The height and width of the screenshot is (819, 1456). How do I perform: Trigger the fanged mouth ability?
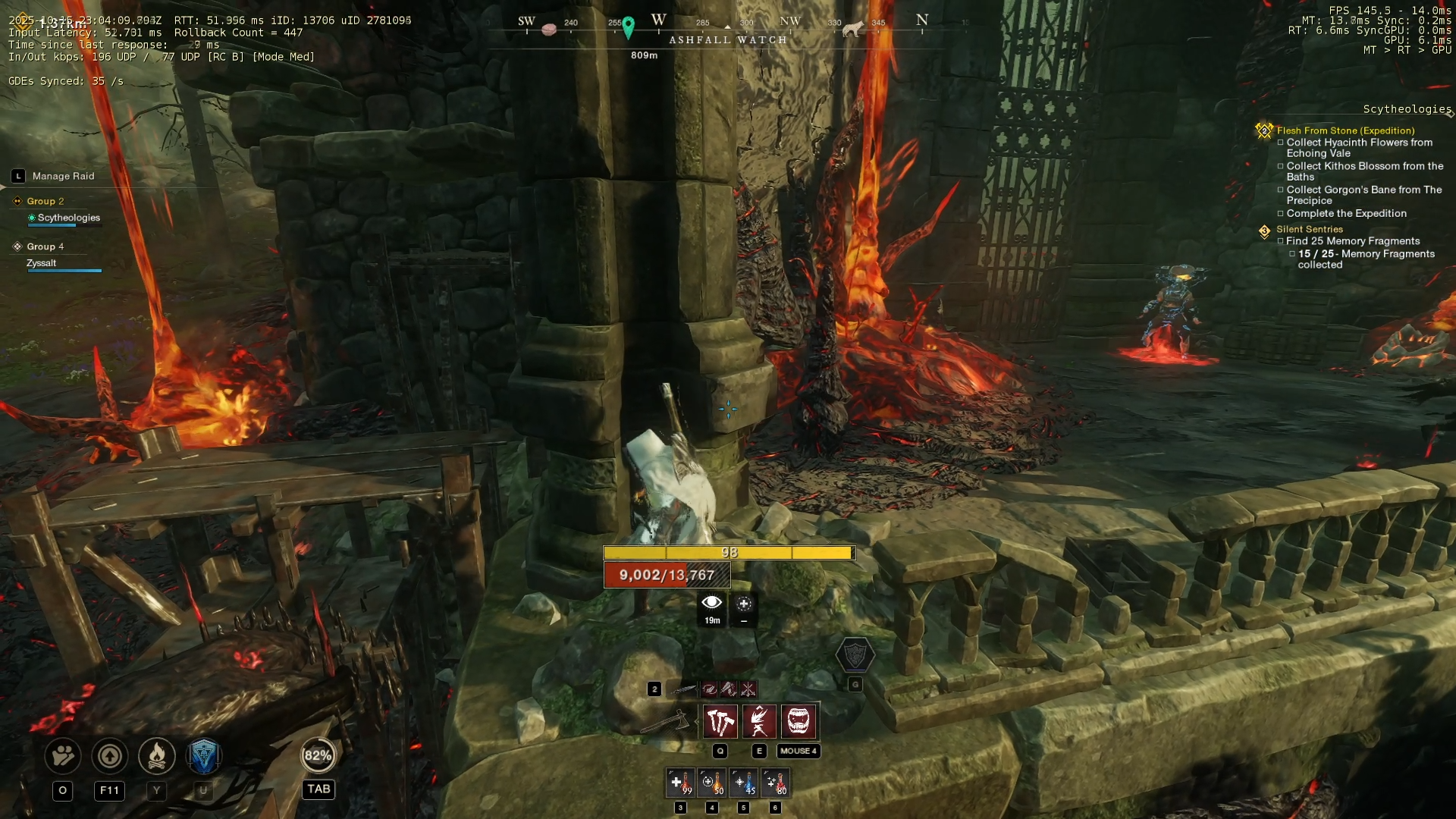click(x=798, y=721)
